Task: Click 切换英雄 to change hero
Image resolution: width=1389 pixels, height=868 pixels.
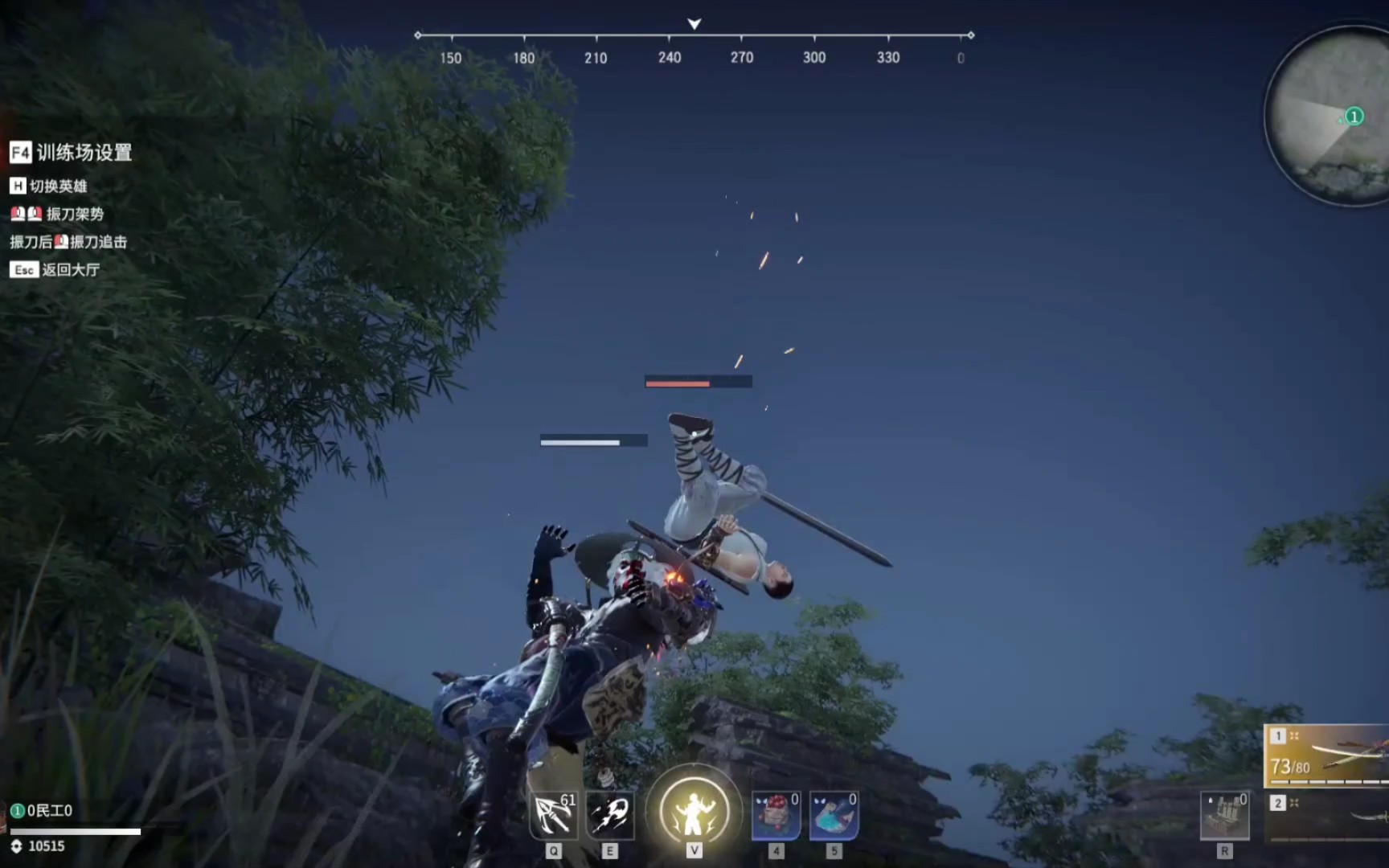Action: point(51,186)
